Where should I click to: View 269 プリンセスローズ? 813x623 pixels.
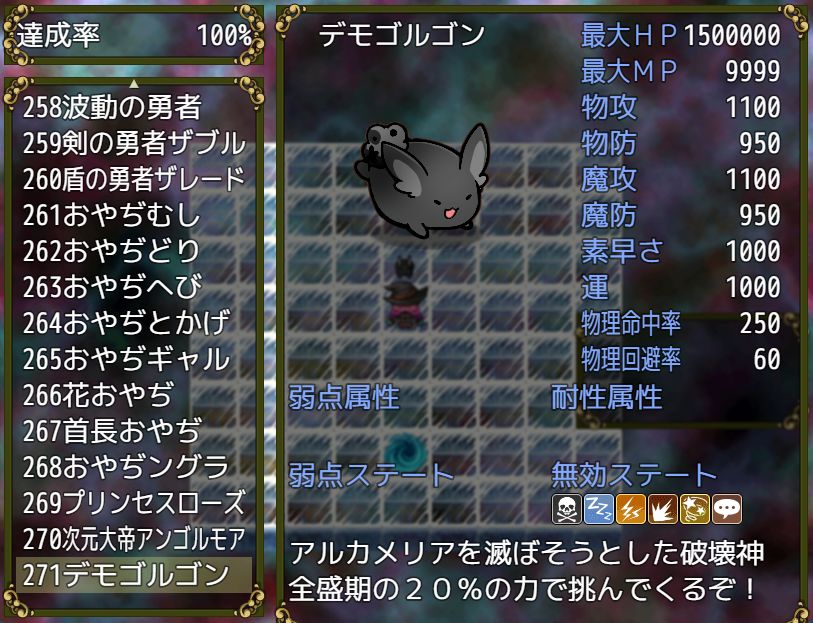tap(133, 502)
